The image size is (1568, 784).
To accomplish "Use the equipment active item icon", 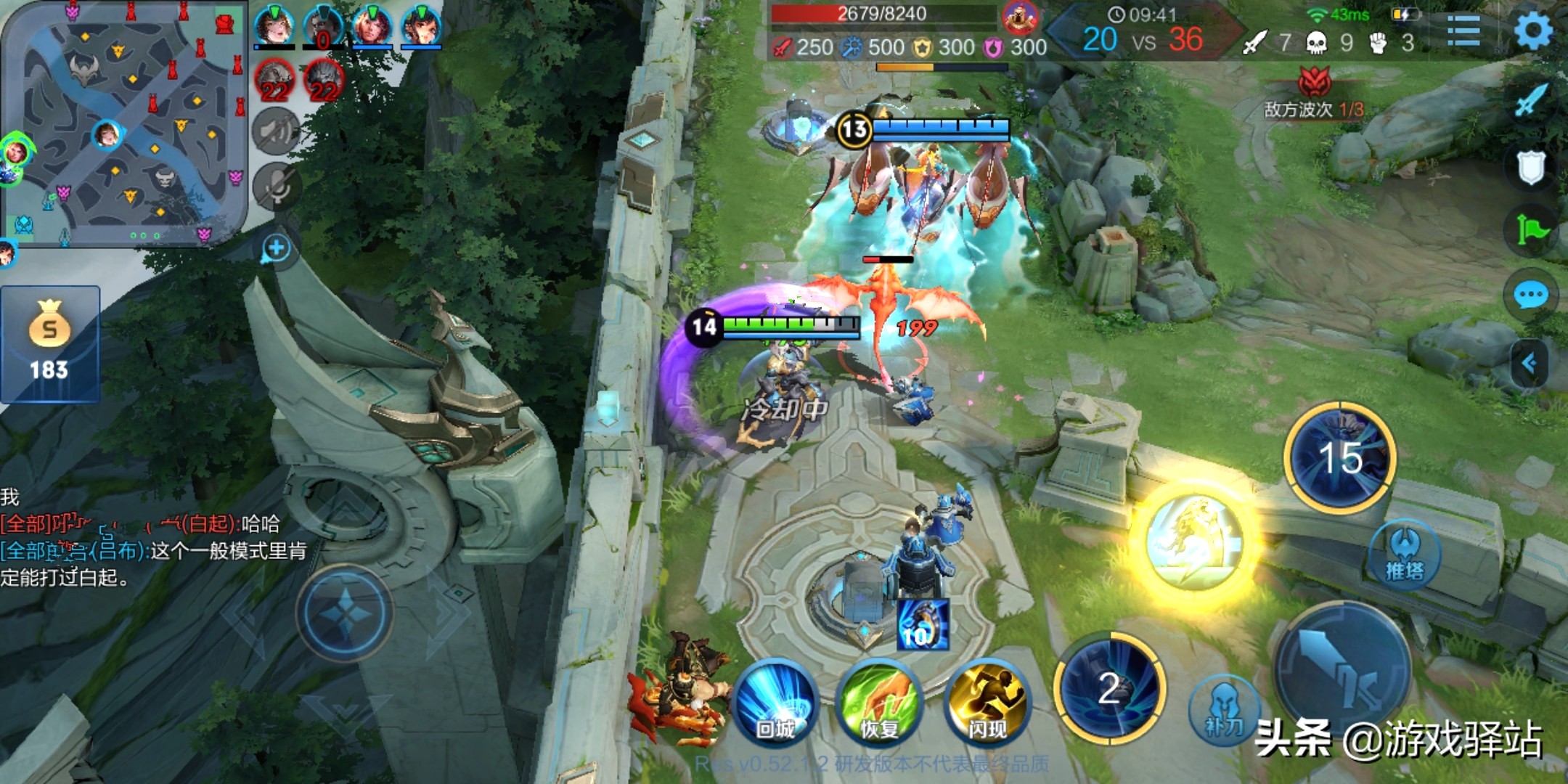I will 923,624.
